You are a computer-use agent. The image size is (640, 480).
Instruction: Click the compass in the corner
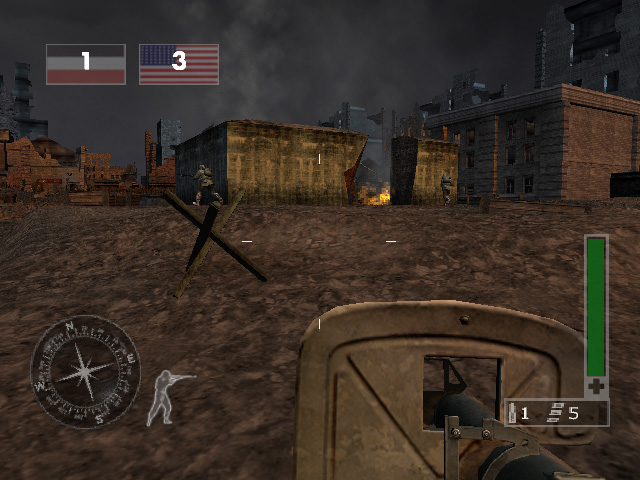[85, 372]
